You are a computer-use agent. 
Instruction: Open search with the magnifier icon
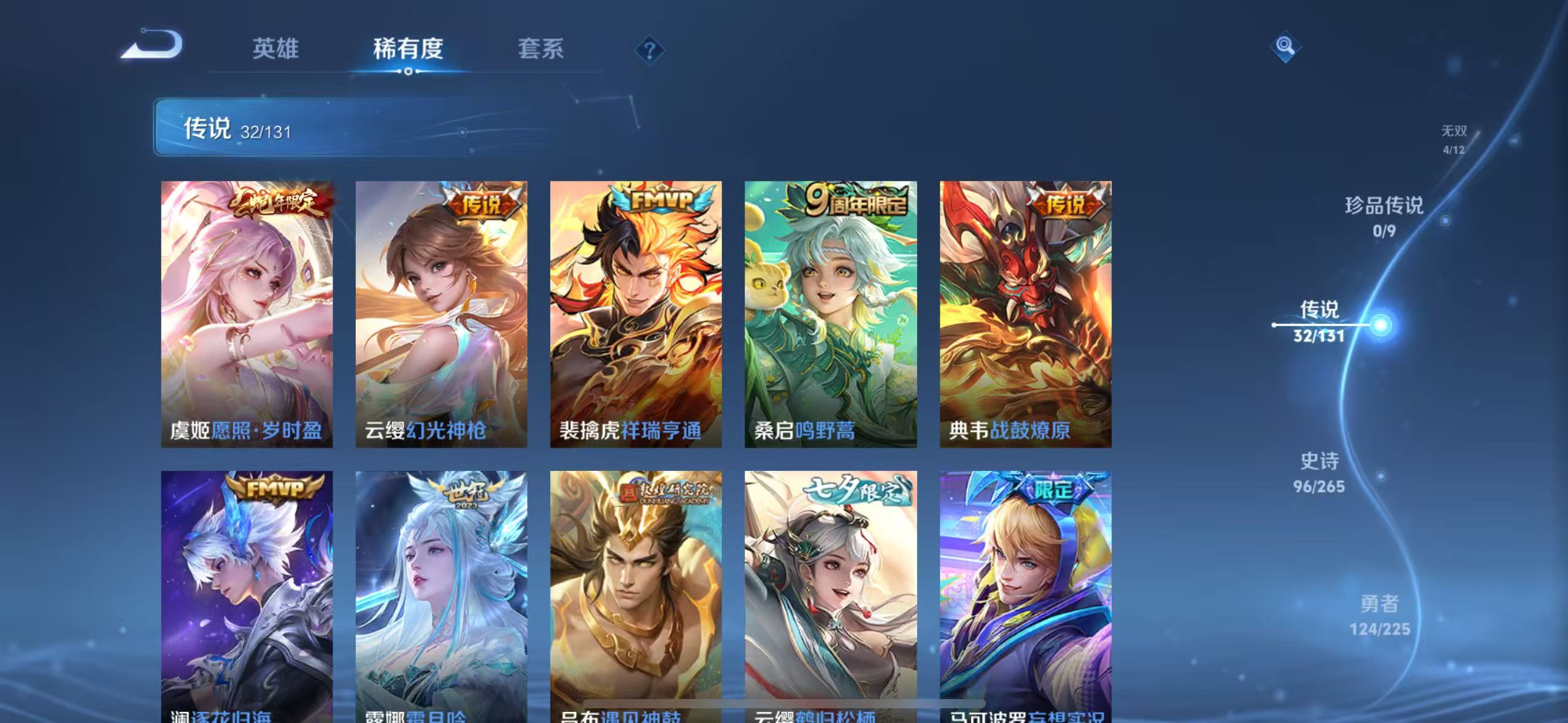click(1285, 47)
